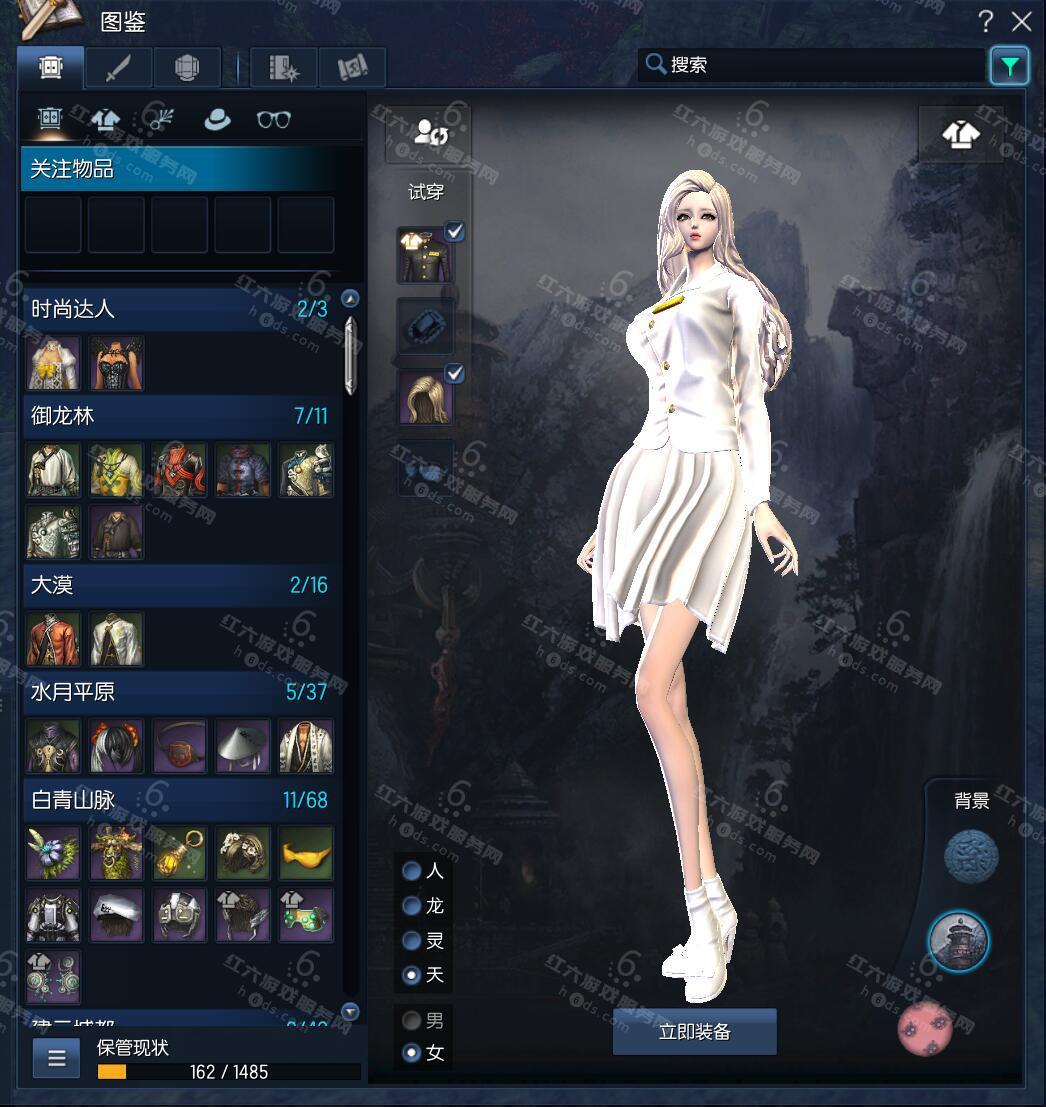Screen dimensions: 1046x1107
Task: Open the question mark help button
Action: (x=986, y=21)
